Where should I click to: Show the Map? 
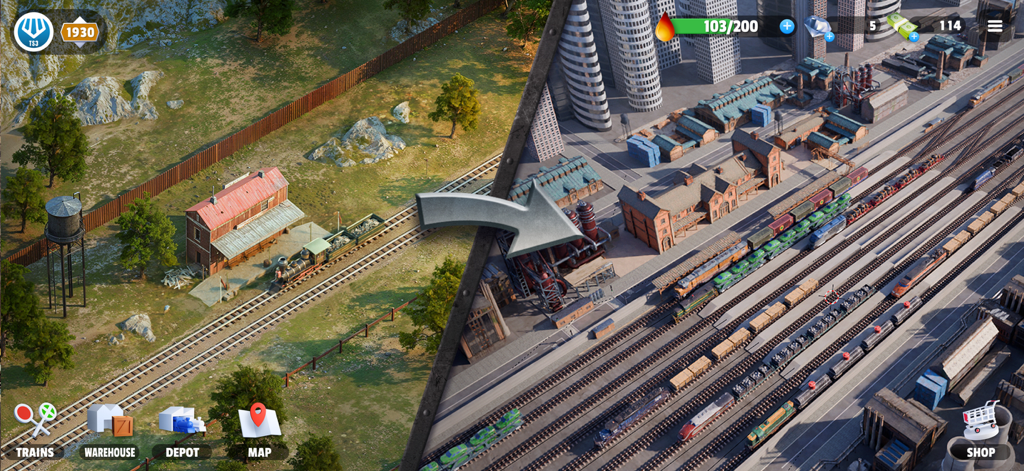(x=259, y=428)
